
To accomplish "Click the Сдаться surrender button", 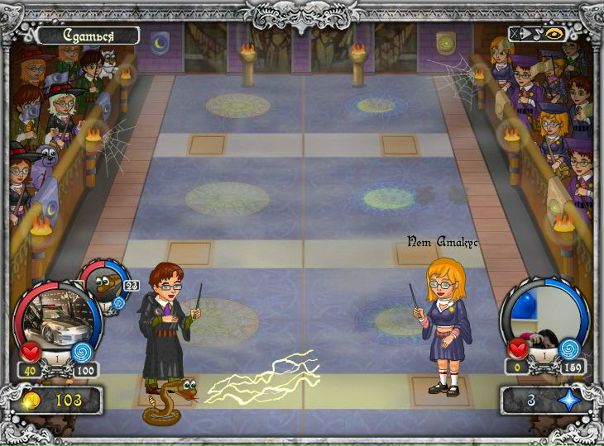I will (x=88, y=36).
